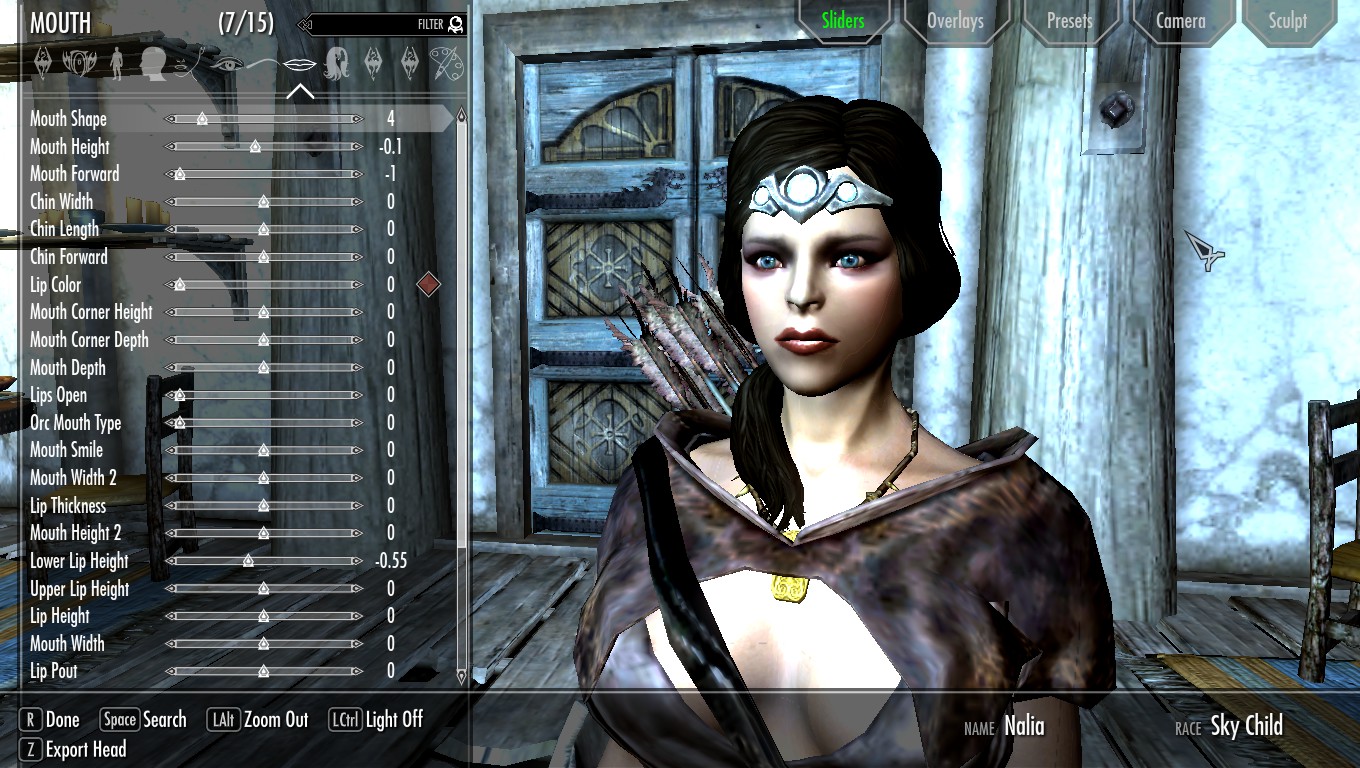The width and height of the screenshot is (1360, 768).
Task: Show the Sliders tab
Action: [842, 21]
